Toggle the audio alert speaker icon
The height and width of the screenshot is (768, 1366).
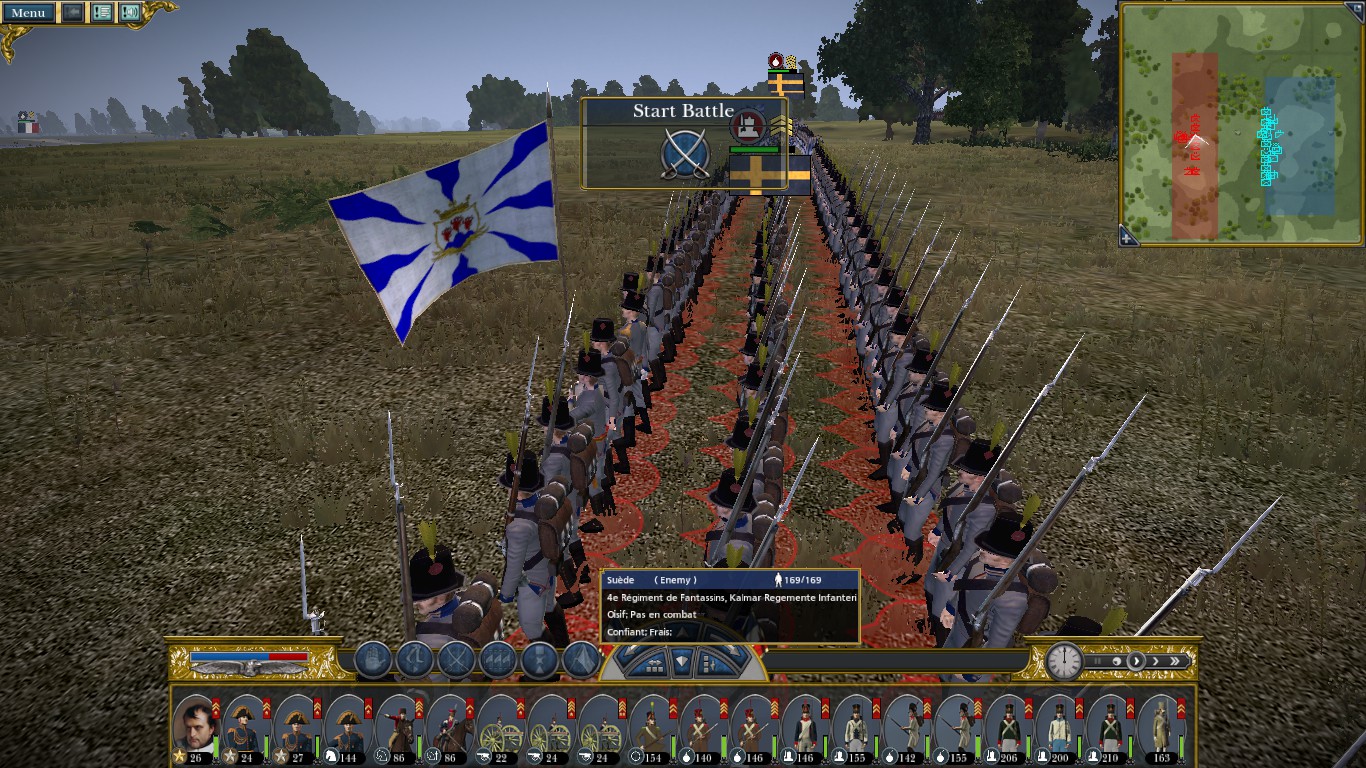pyautogui.click(x=130, y=13)
